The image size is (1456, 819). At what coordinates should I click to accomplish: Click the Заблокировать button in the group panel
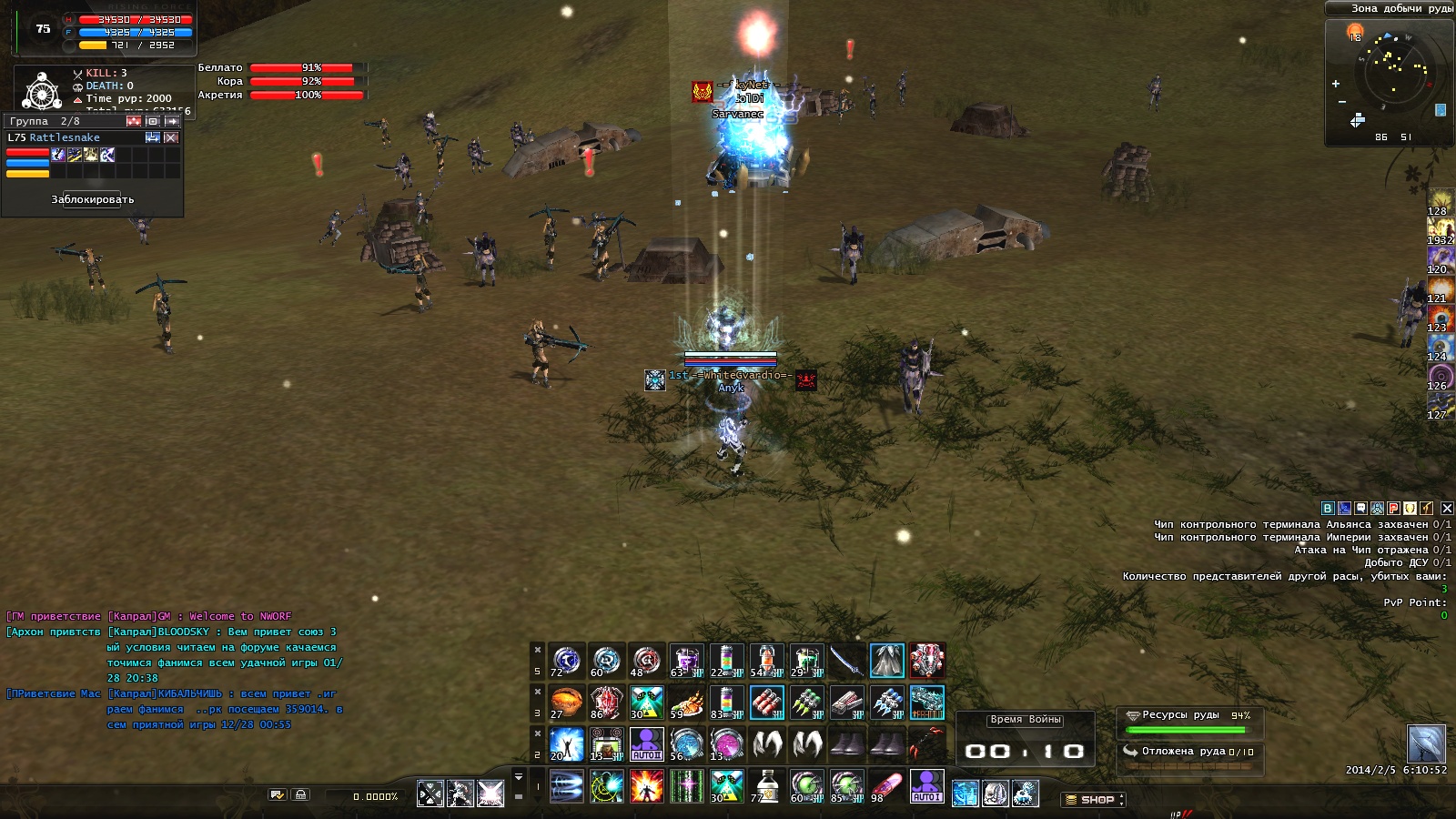(92, 199)
